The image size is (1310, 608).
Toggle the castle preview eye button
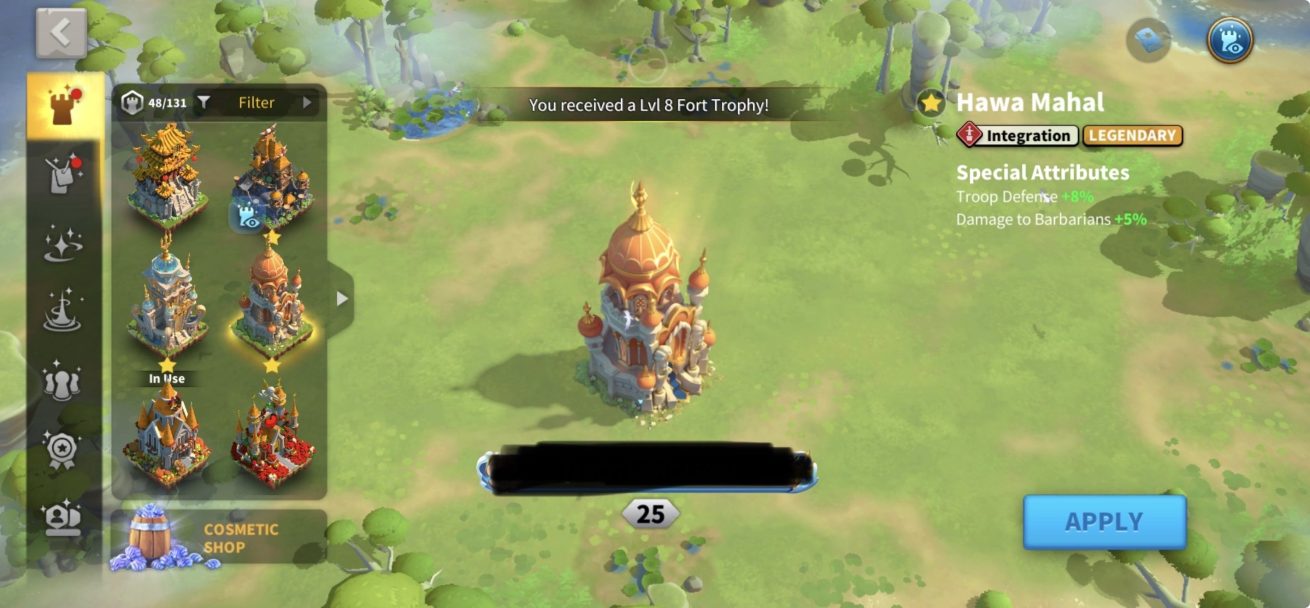coord(1229,40)
